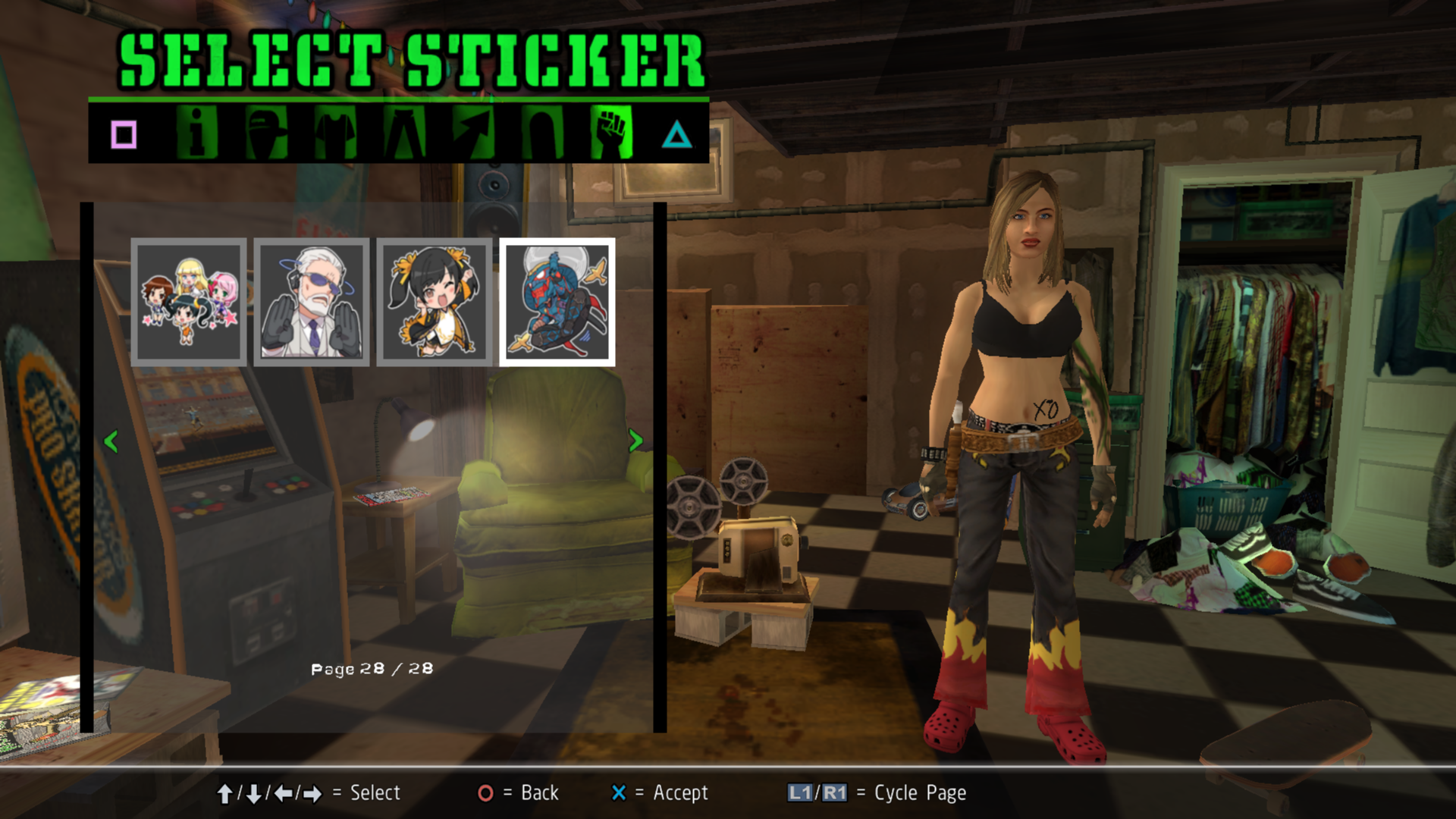Select the winking black-haired girl sticker

coord(435,302)
